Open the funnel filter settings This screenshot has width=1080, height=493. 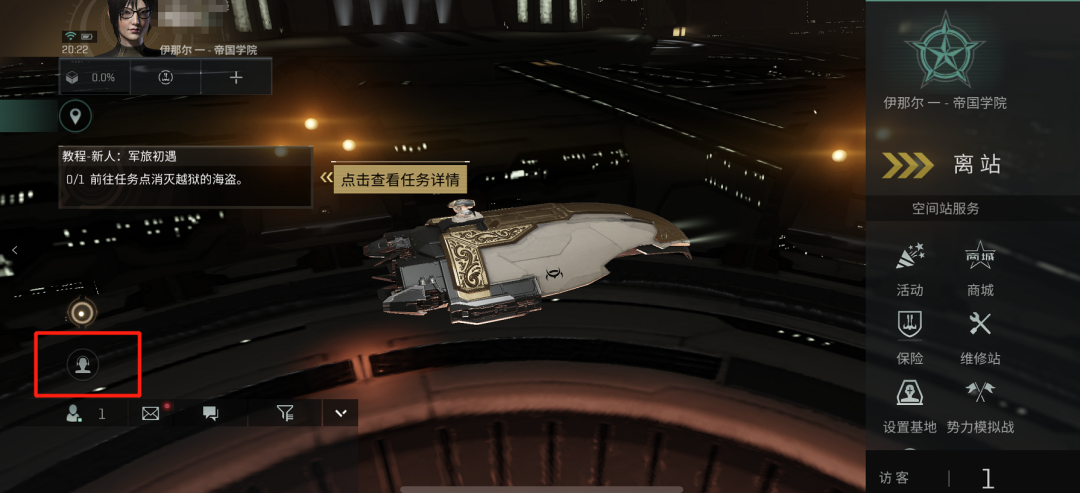(285, 413)
